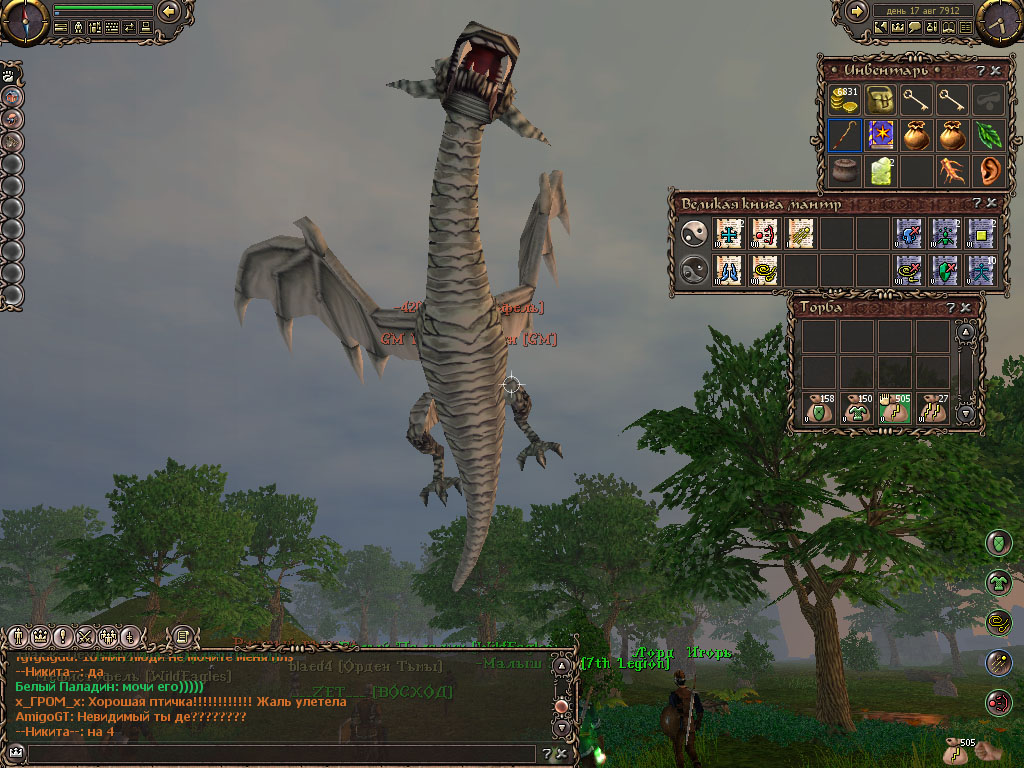Select the yellow square mantra scroll

click(980, 234)
